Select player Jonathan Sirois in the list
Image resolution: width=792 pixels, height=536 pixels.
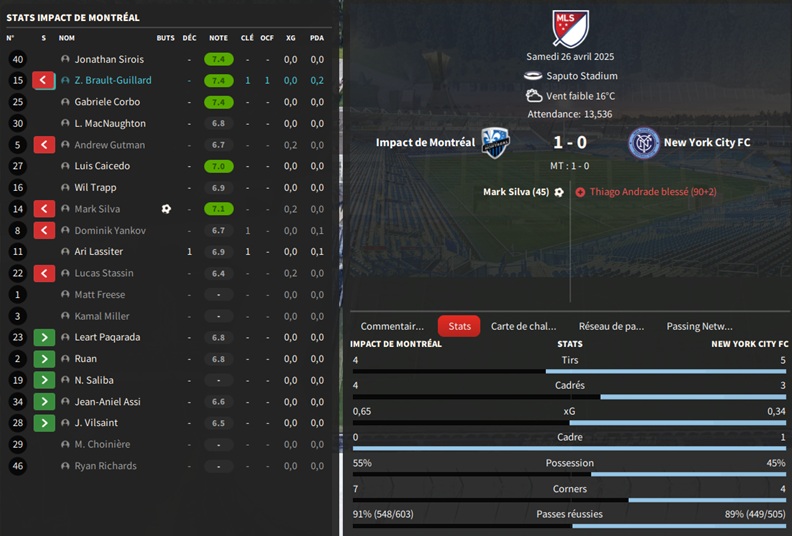pos(109,59)
